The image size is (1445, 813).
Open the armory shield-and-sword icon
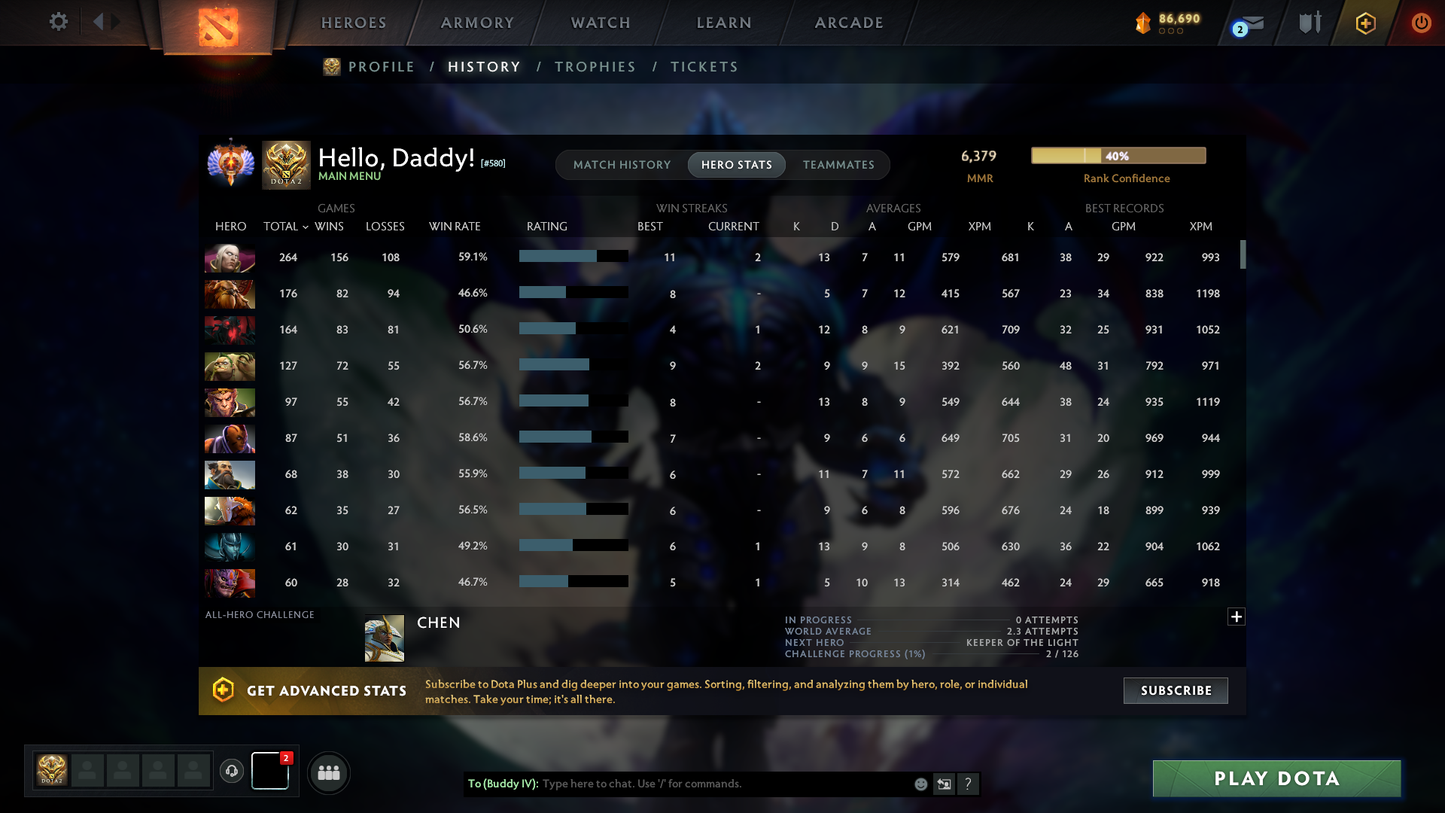(x=1310, y=22)
